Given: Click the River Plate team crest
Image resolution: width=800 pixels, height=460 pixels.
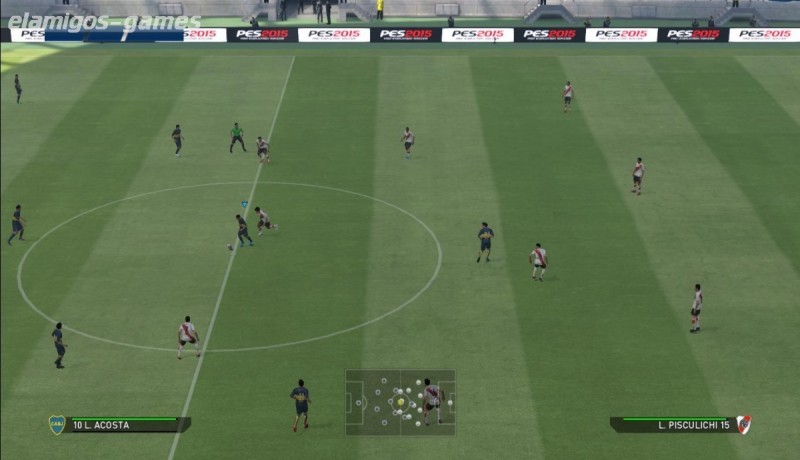Looking at the screenshot, I should pos(743,424).
